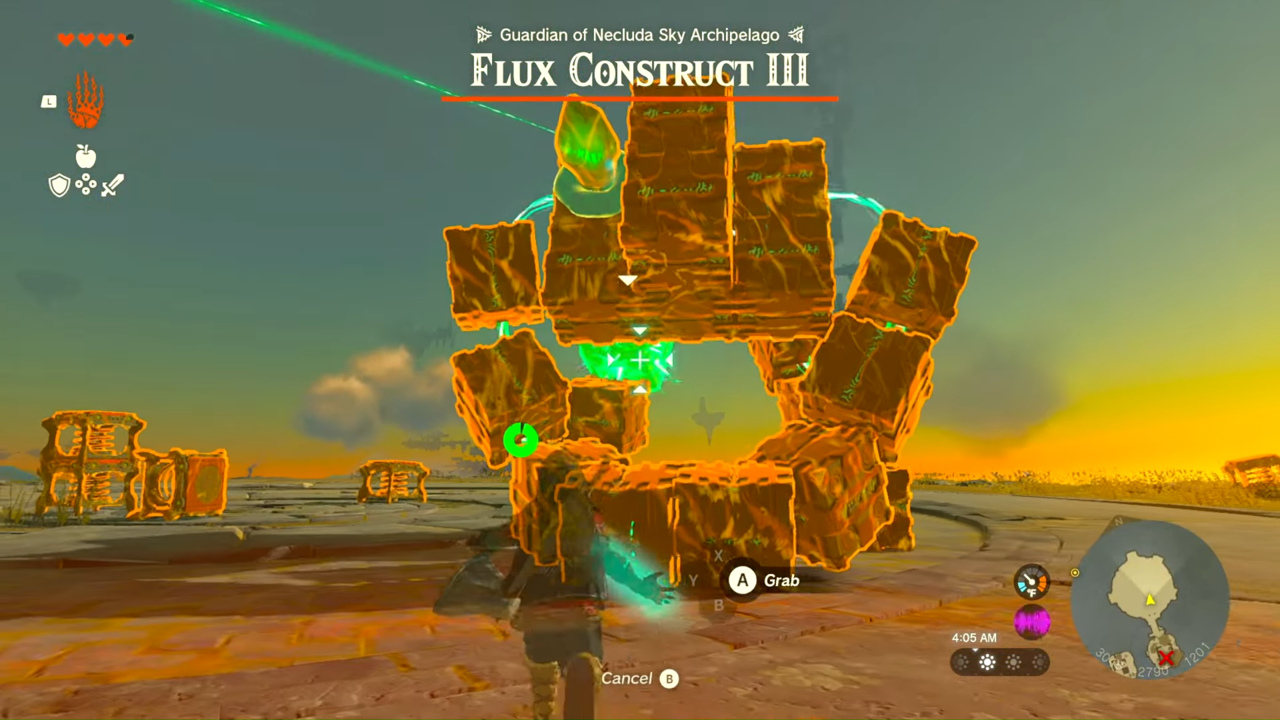The image size is (1280, 720).
Task: Click the magenta noise level meter
Action: [x=1032, y=621]
